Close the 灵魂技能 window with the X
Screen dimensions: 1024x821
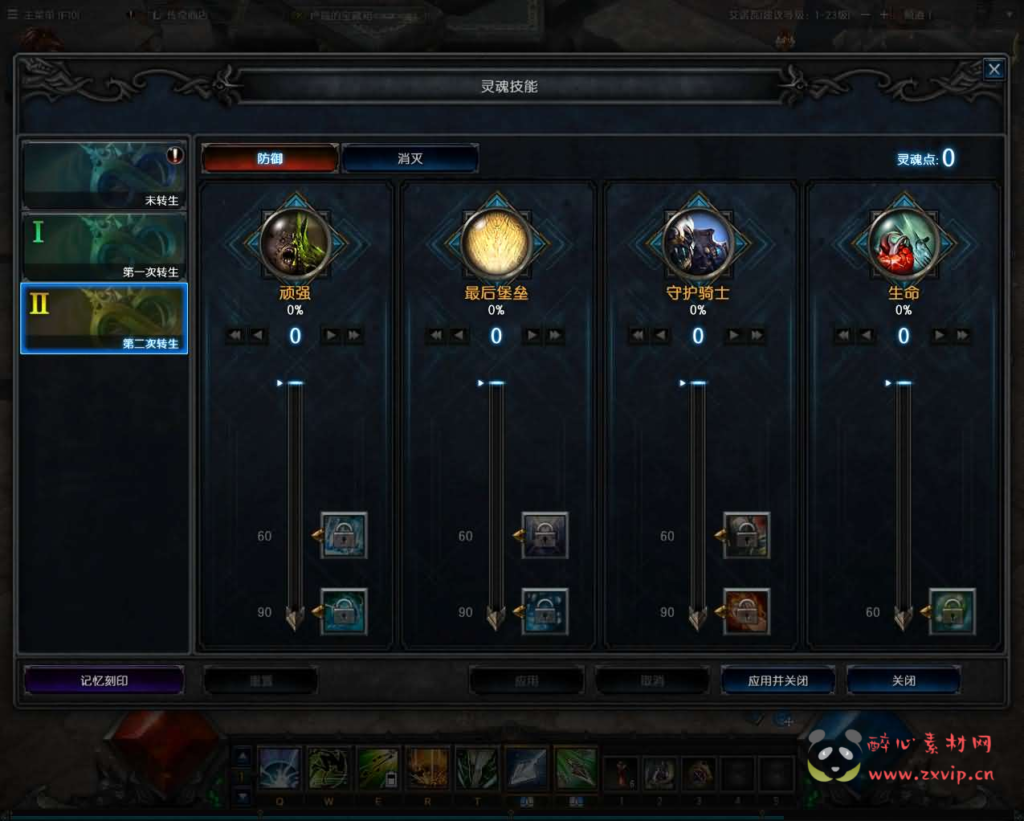993,69
